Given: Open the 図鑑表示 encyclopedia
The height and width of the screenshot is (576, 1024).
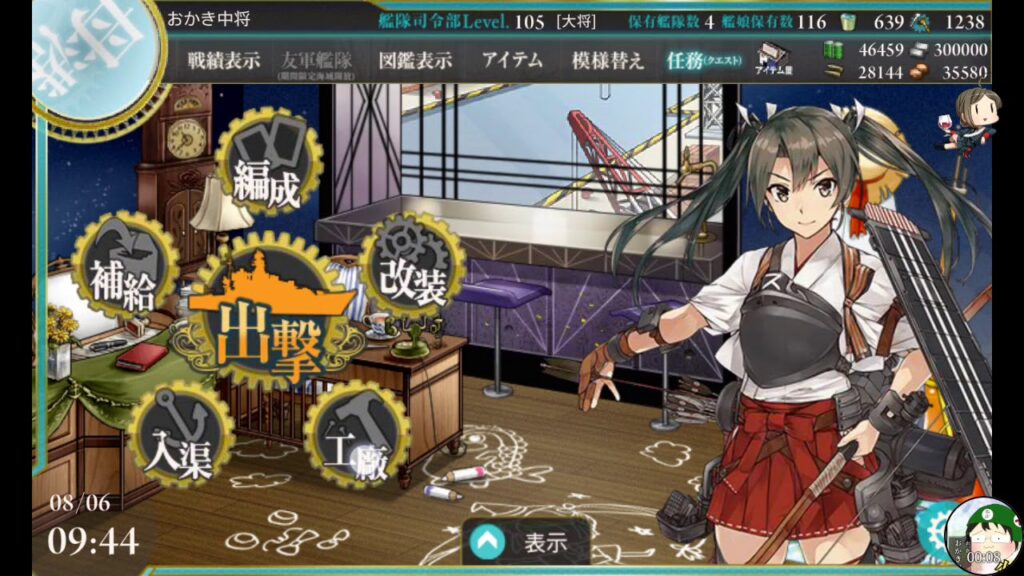Looking at the screenshot, I should [414, 60].
